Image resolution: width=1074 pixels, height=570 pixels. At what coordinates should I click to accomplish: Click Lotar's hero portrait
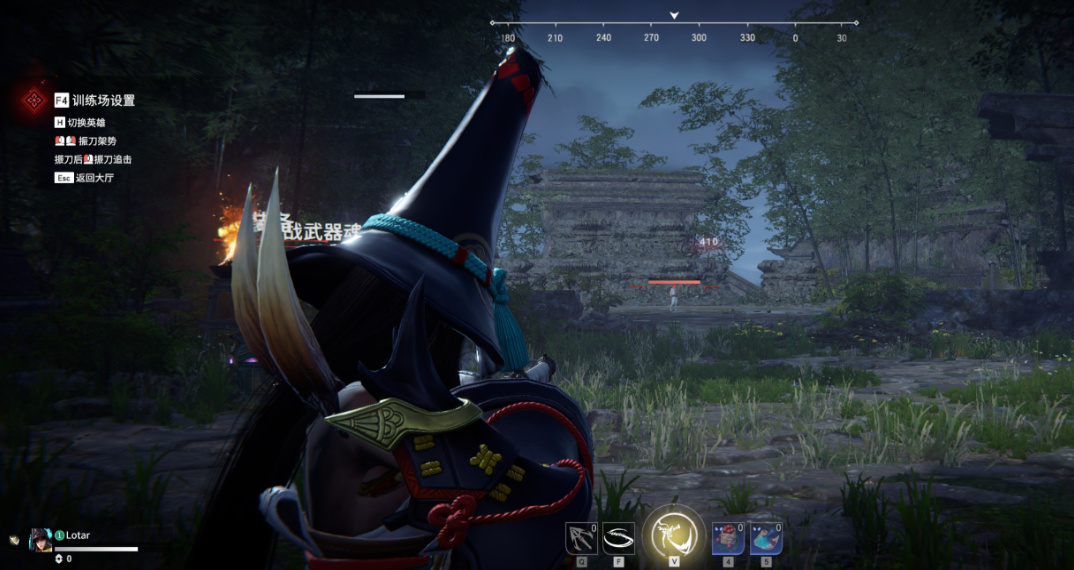[x=41, y=539]
